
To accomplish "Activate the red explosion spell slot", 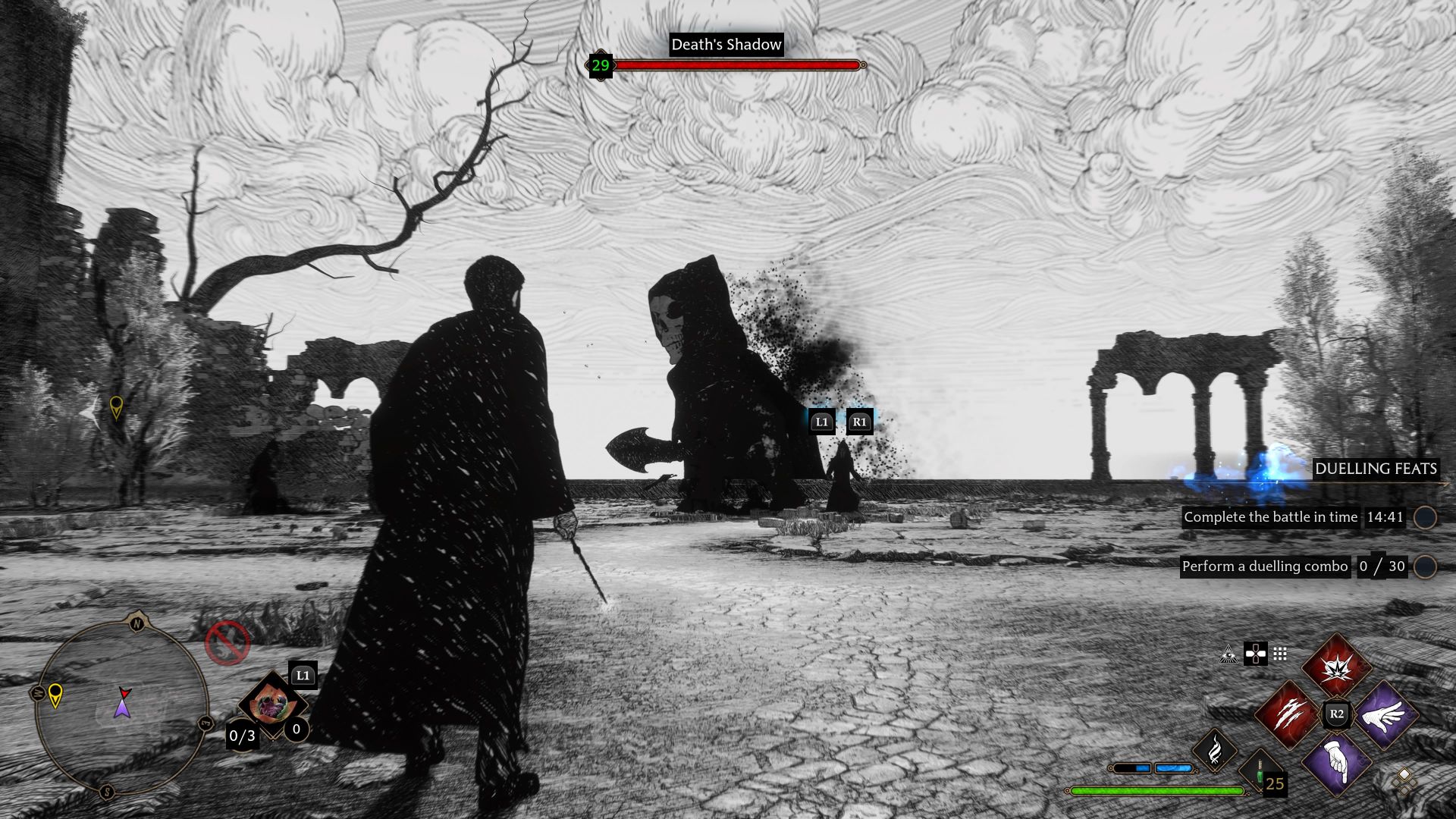I will (x=1336, y=668).
